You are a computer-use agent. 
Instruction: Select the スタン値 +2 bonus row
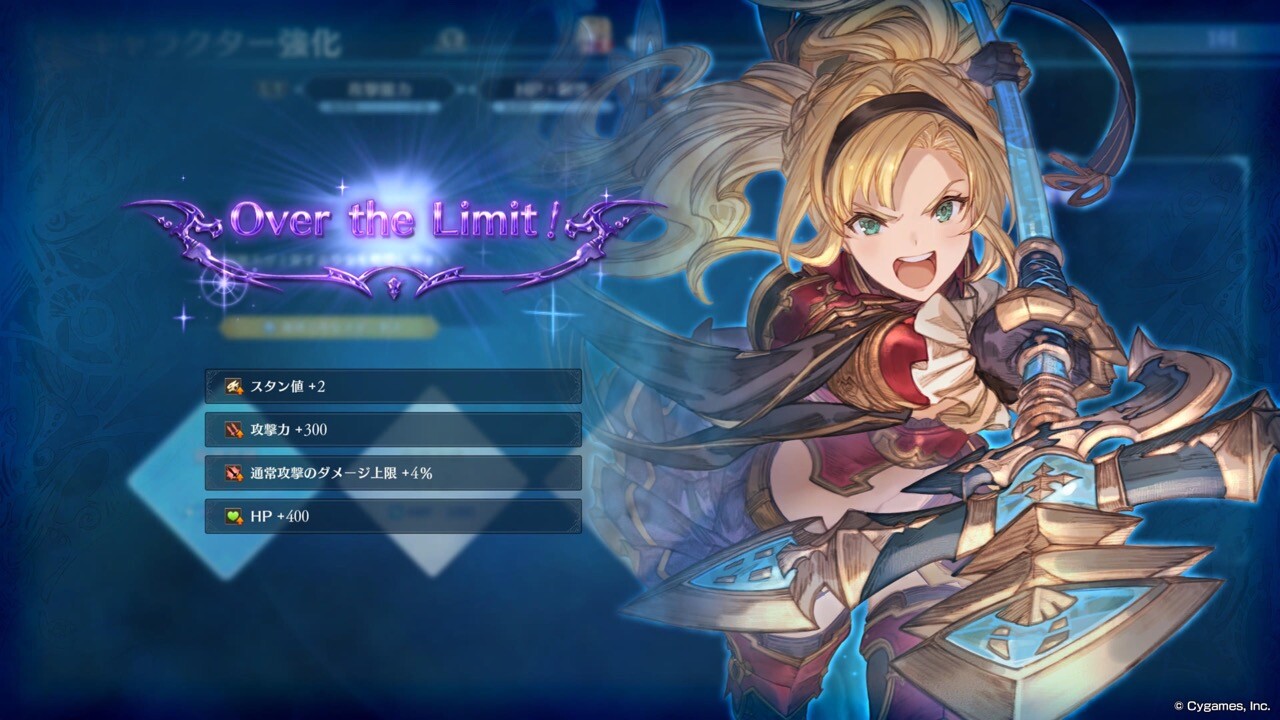(x=393, y=386)
